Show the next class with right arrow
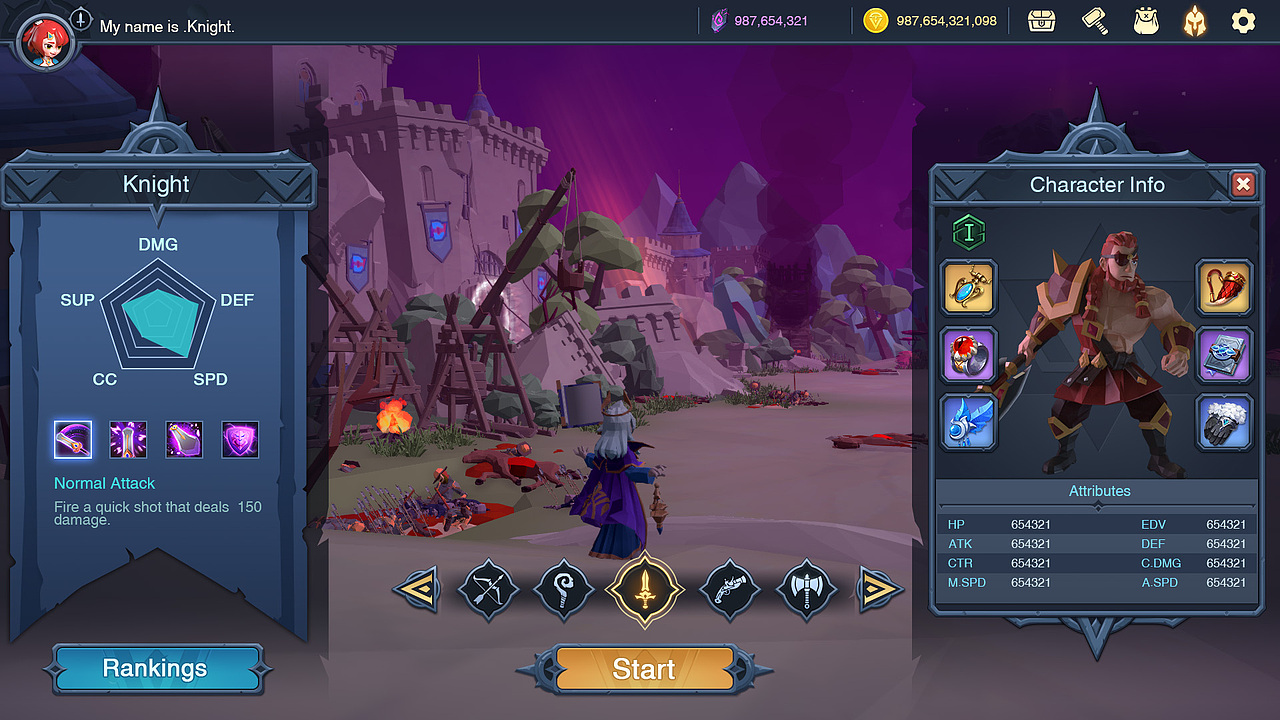This screenshot has width=1280, height=720. [x=879, y=590]
